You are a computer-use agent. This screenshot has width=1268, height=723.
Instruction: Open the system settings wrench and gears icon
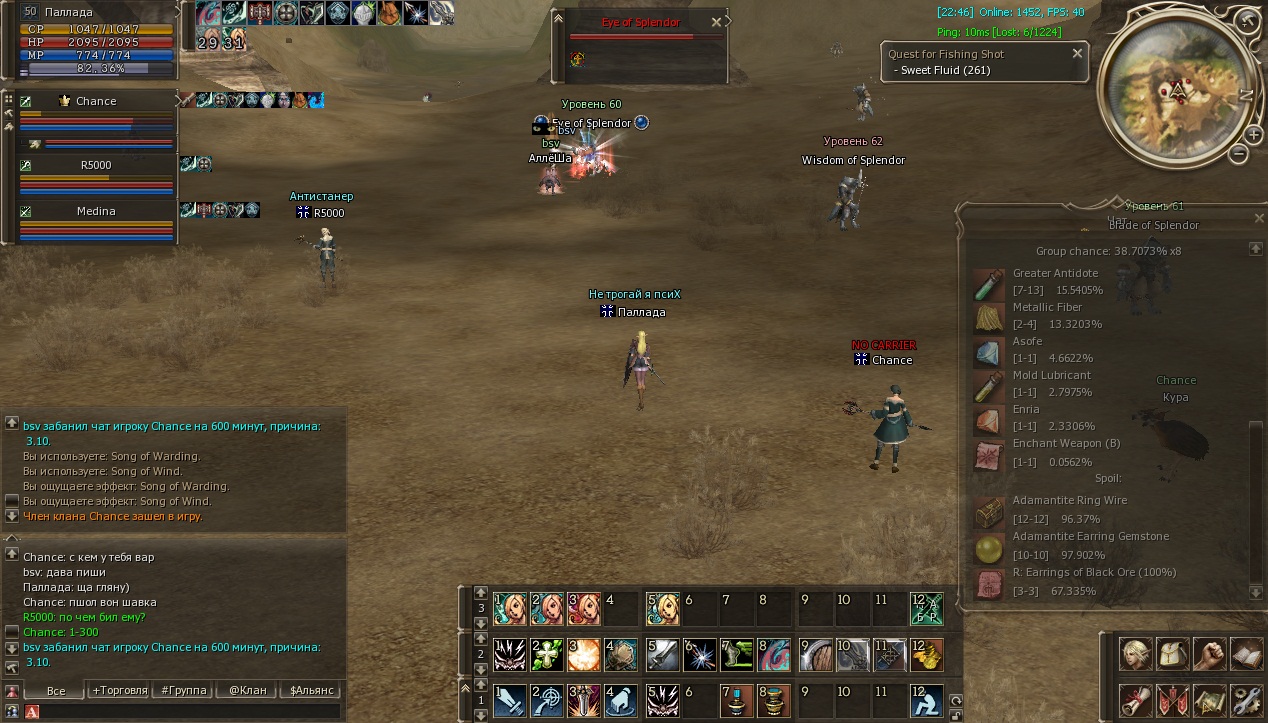click(x=1246, y=699)
